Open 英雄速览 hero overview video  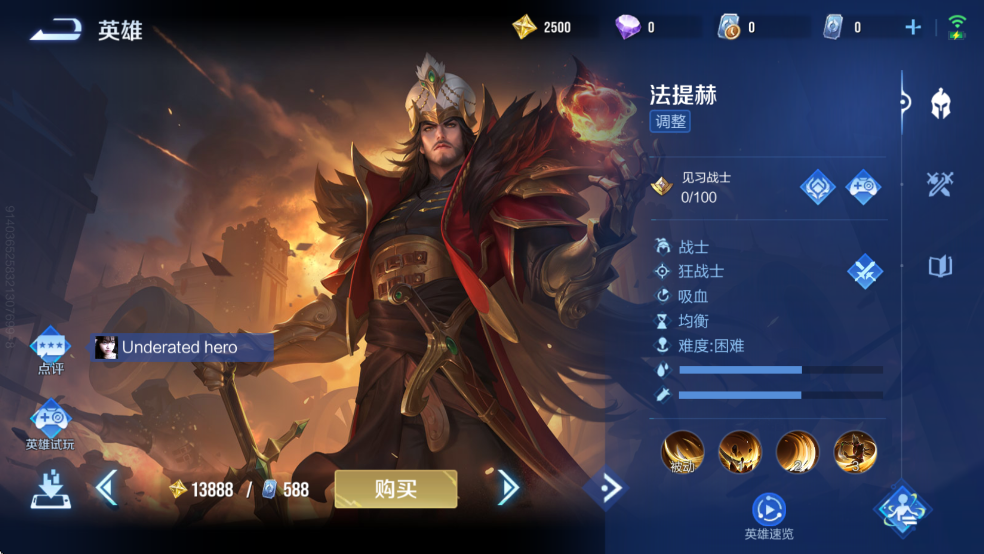pos(769,513)
